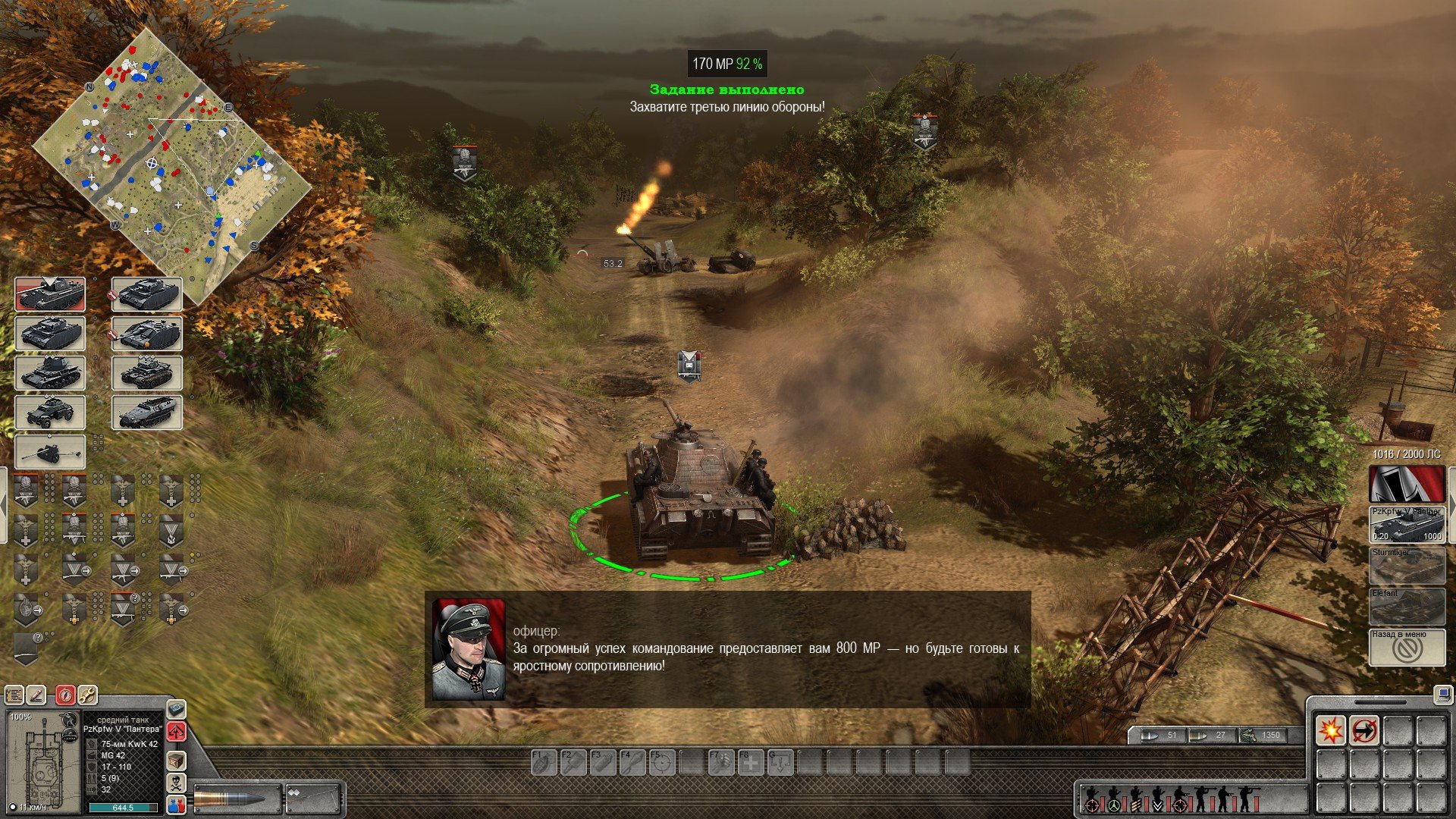Choose the Elefant reinforcement card

pyautogui.click(x=1407, y=607)
